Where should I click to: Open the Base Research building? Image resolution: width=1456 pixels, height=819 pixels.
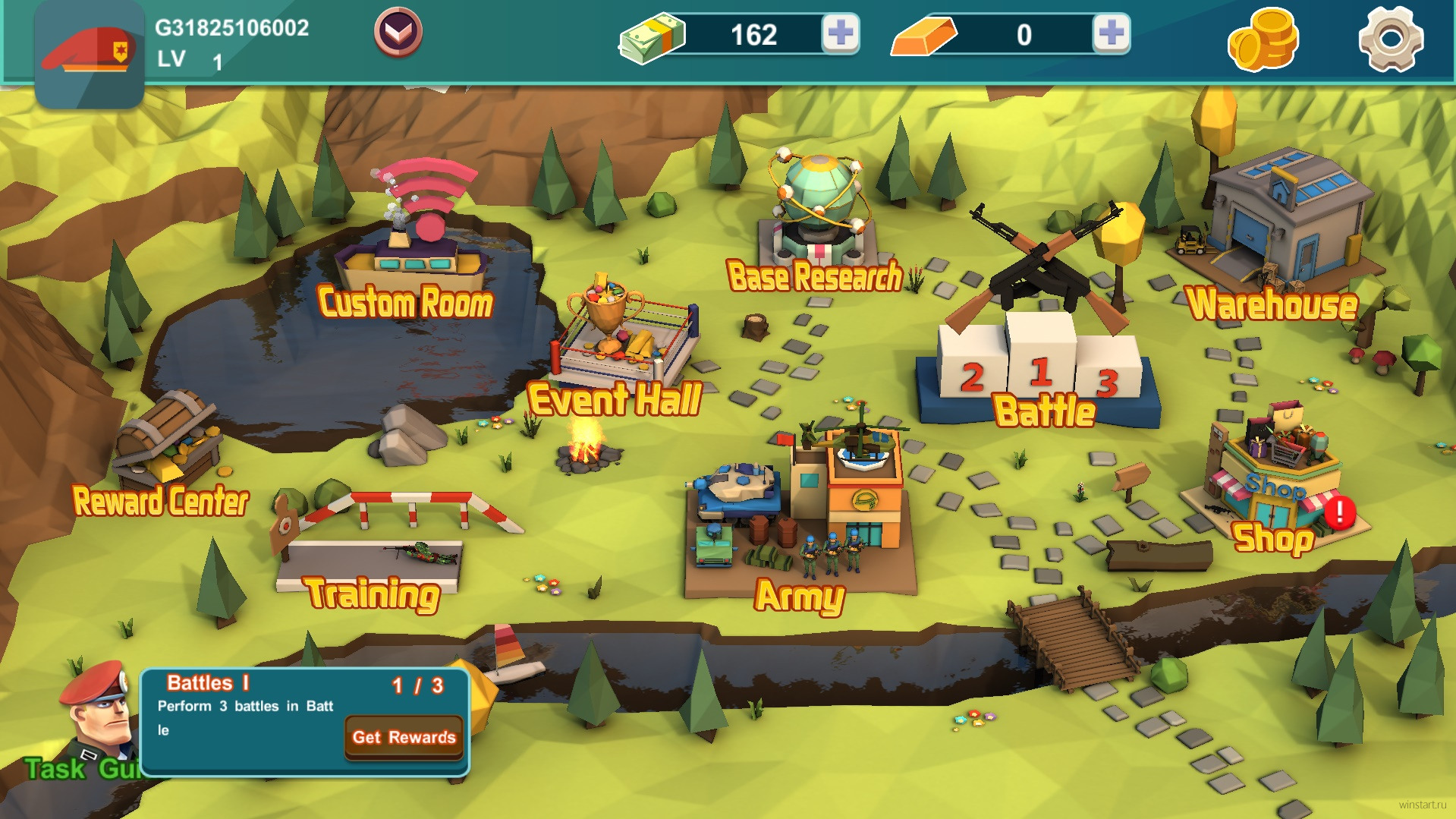(818, 220)
